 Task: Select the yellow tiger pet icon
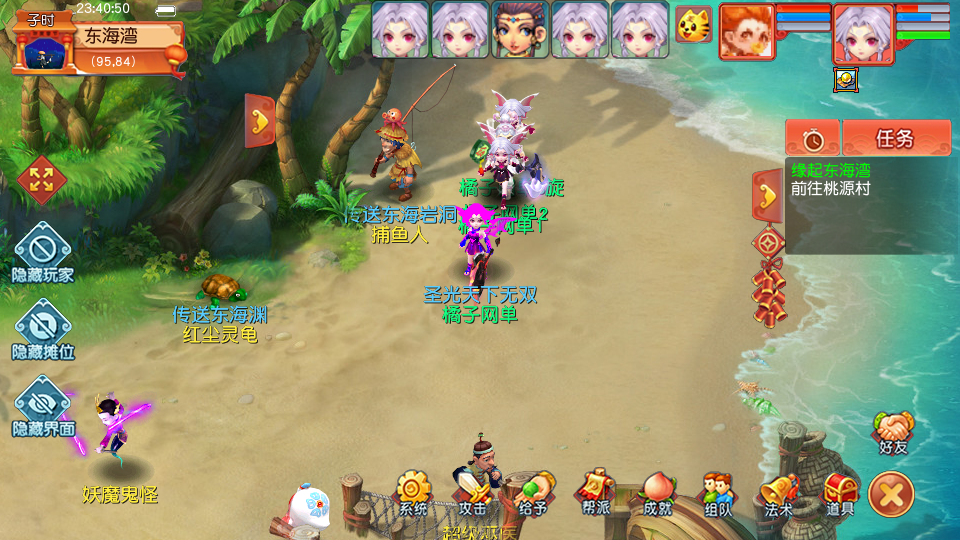click(x=693, y=24)
